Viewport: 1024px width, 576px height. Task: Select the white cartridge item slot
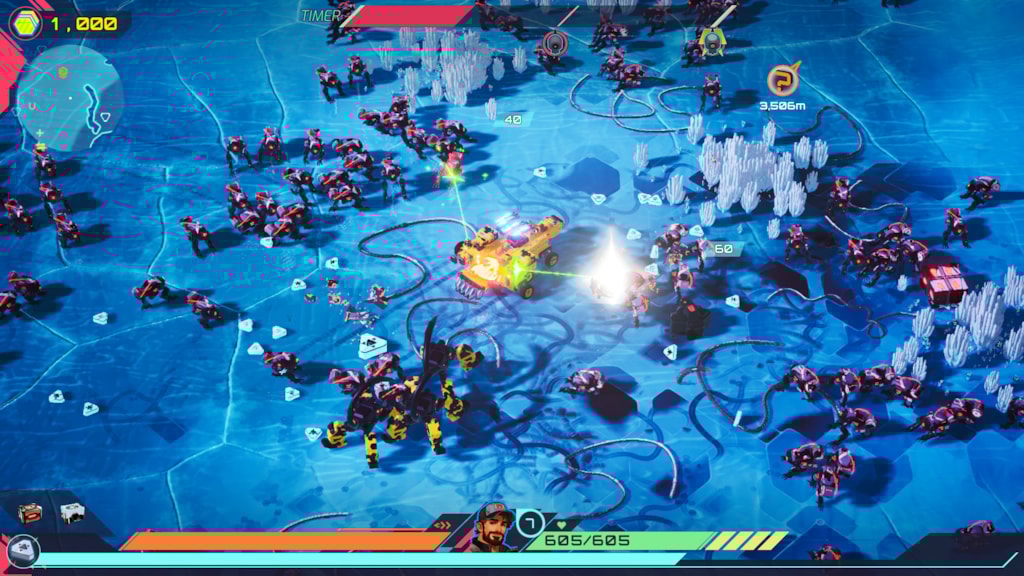click(72, 513)
